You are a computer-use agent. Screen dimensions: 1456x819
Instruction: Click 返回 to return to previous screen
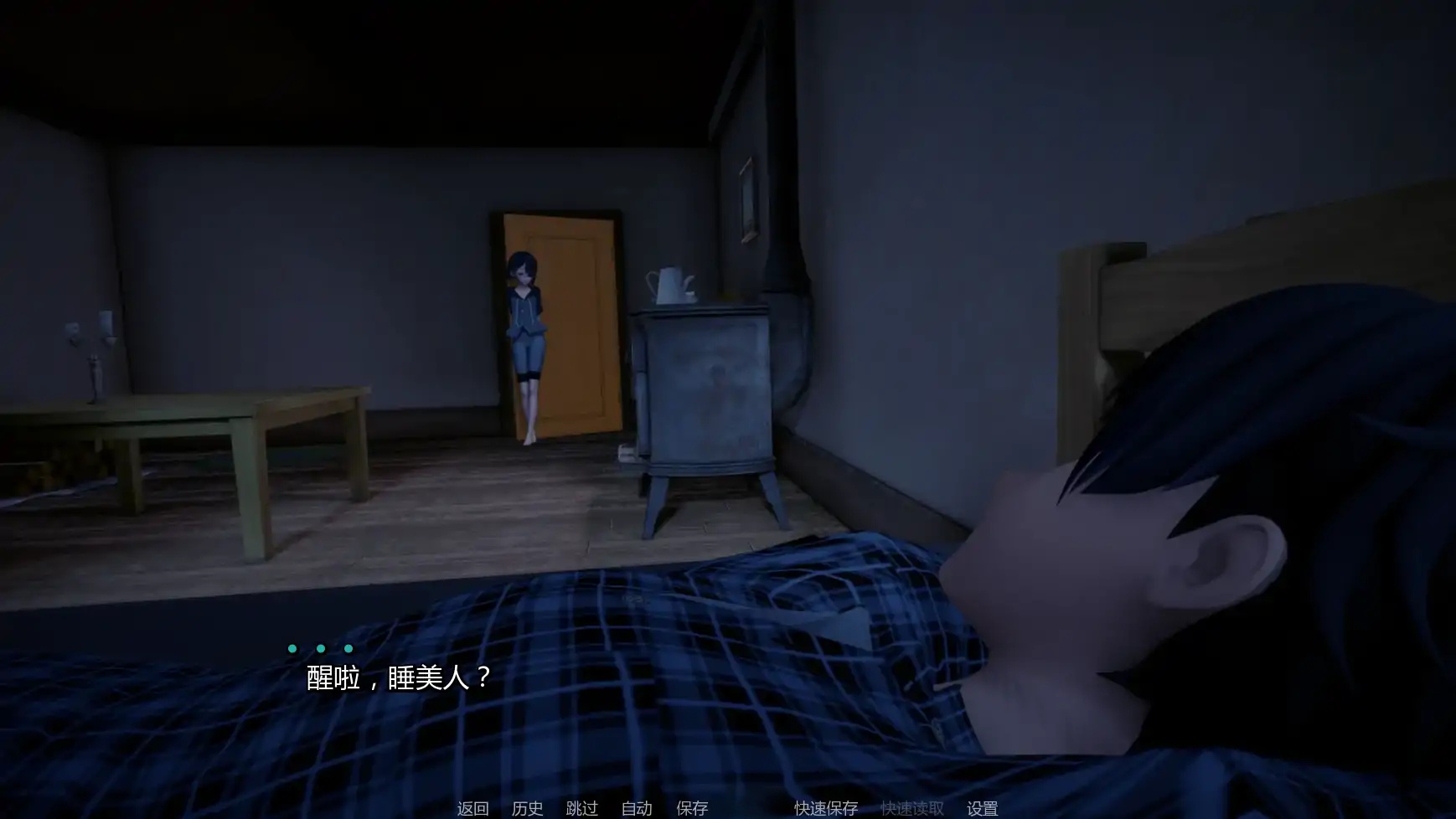click(x=472, y=809)
